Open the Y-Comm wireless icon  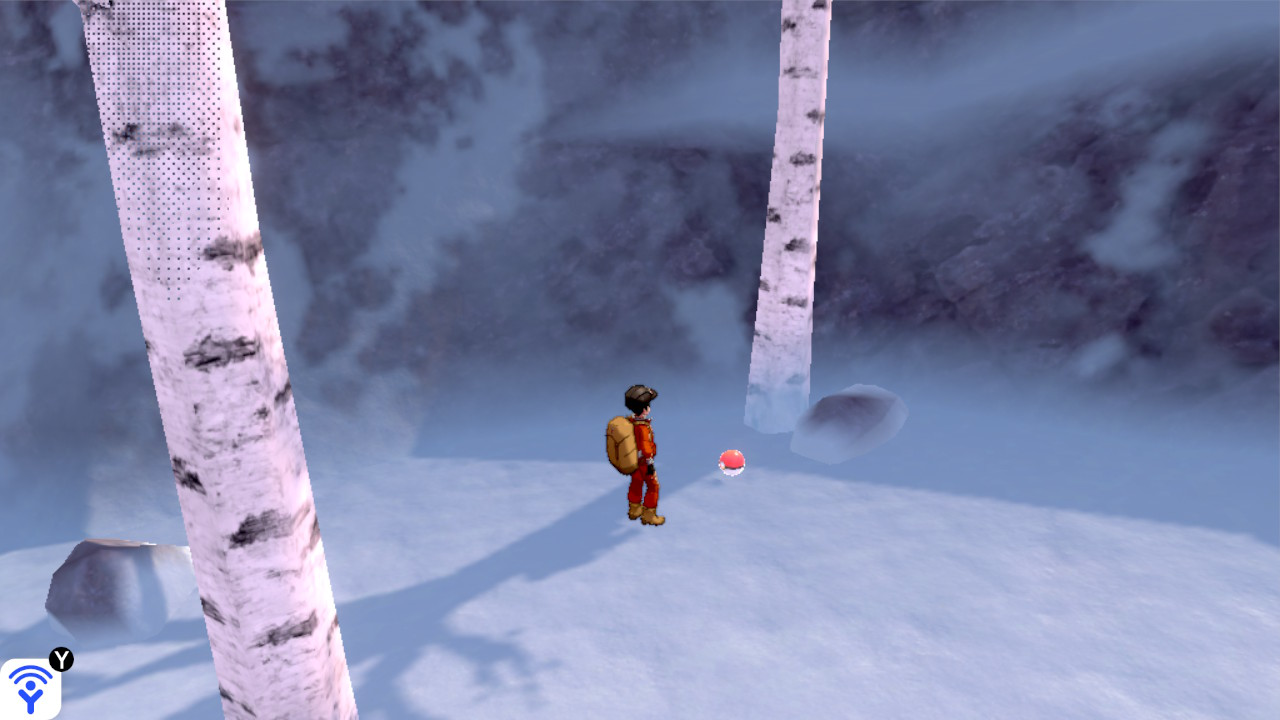coord(30,688)
